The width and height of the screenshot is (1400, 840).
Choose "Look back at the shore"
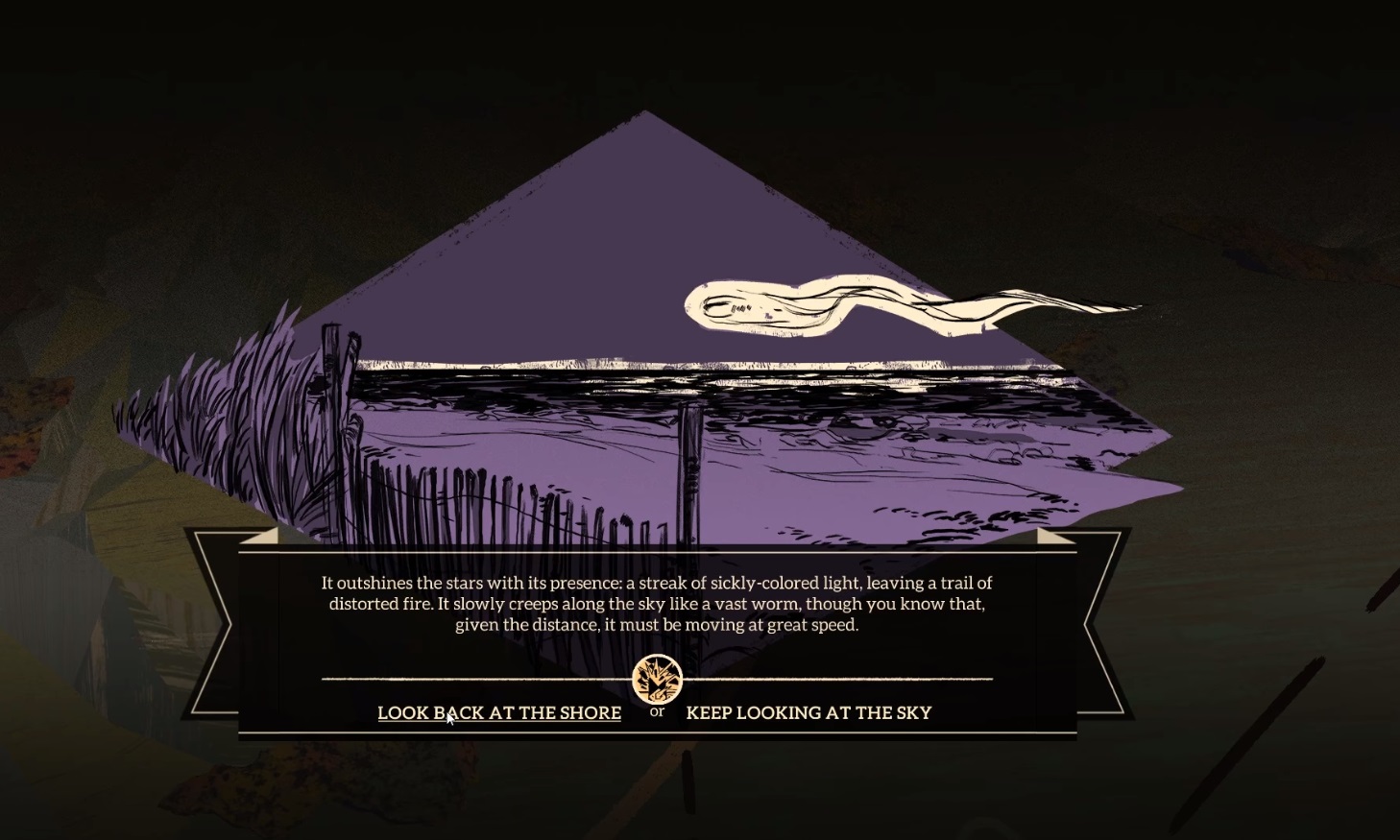tap(499, 712)
